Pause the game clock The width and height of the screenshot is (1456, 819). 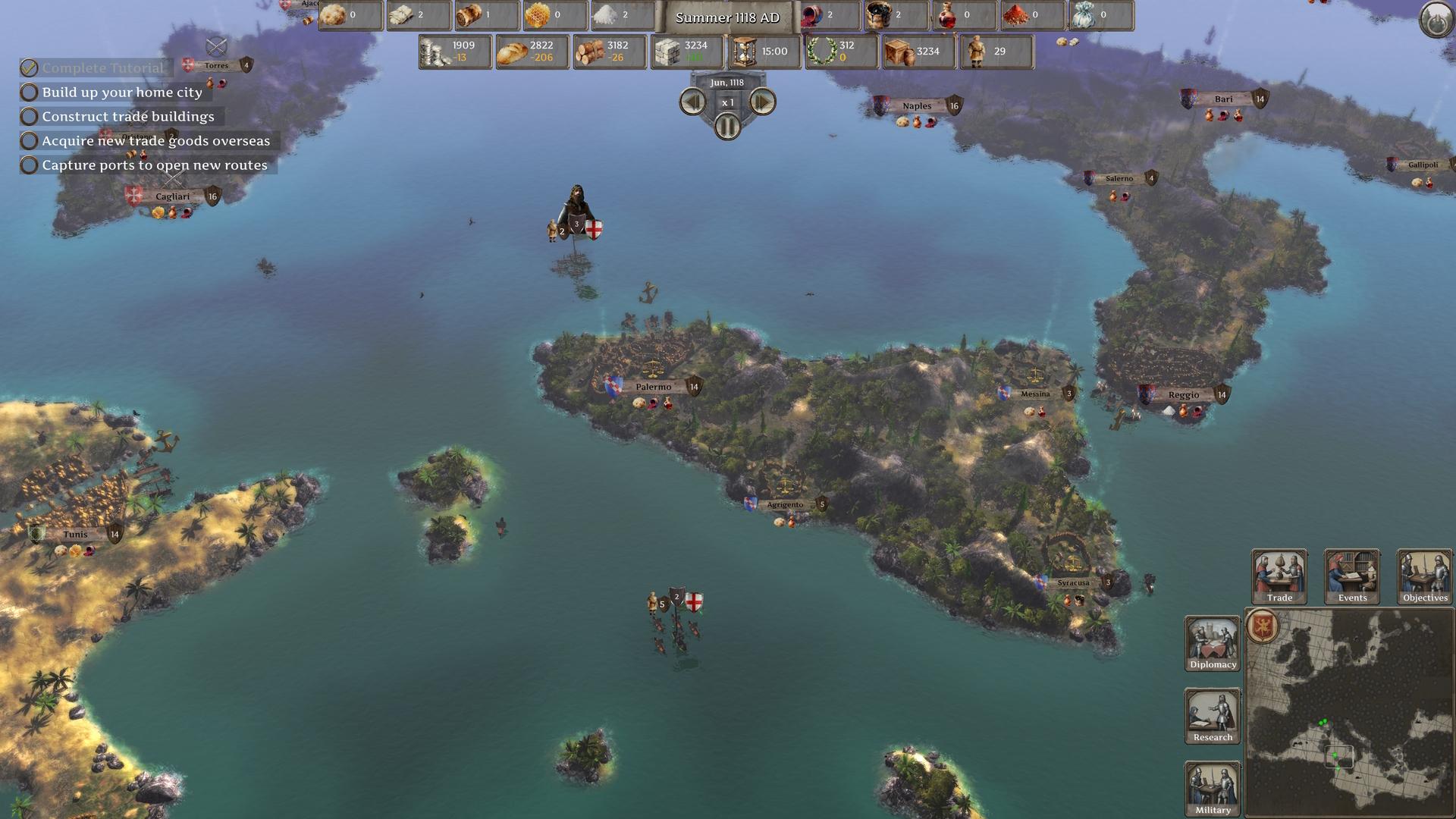point(726,126)
